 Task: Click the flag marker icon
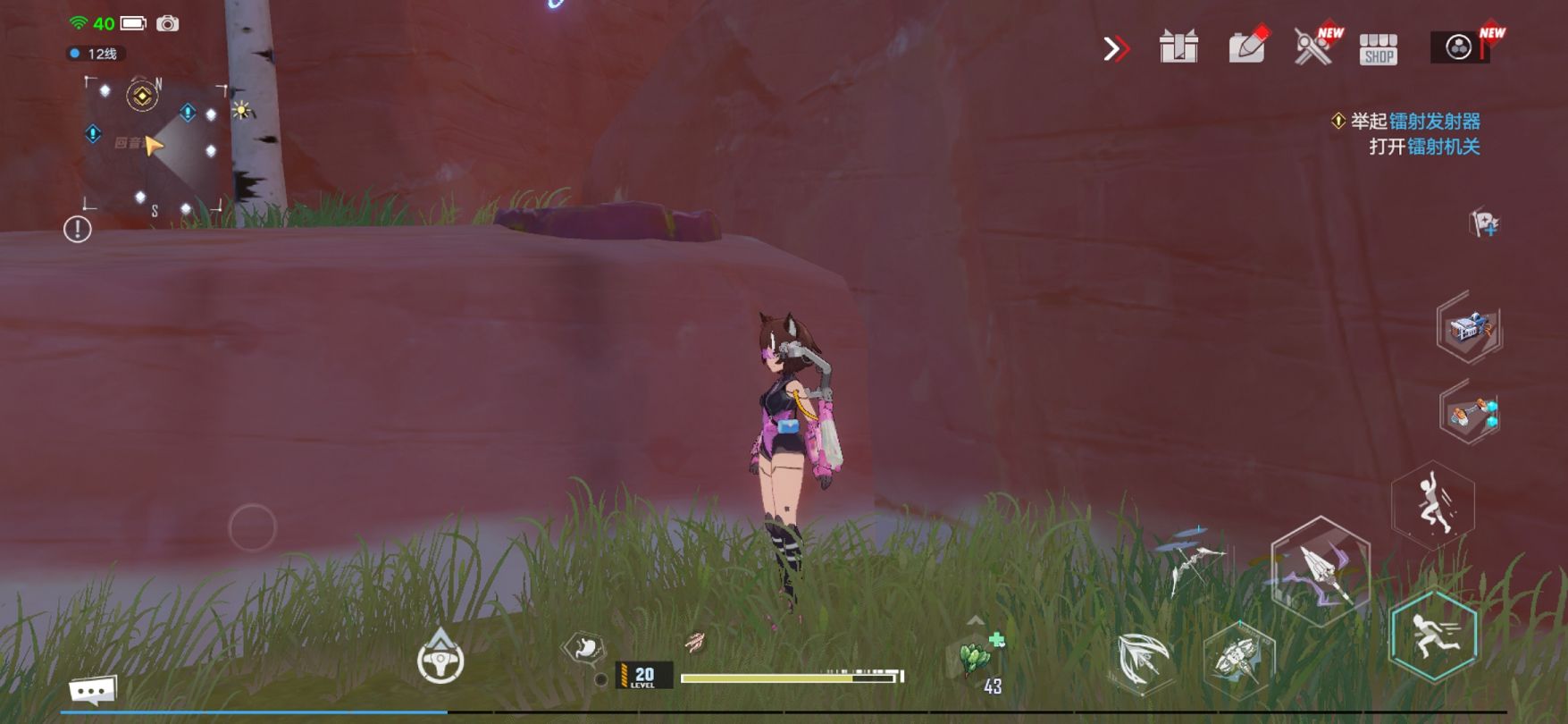click(x=1483, y=223)
